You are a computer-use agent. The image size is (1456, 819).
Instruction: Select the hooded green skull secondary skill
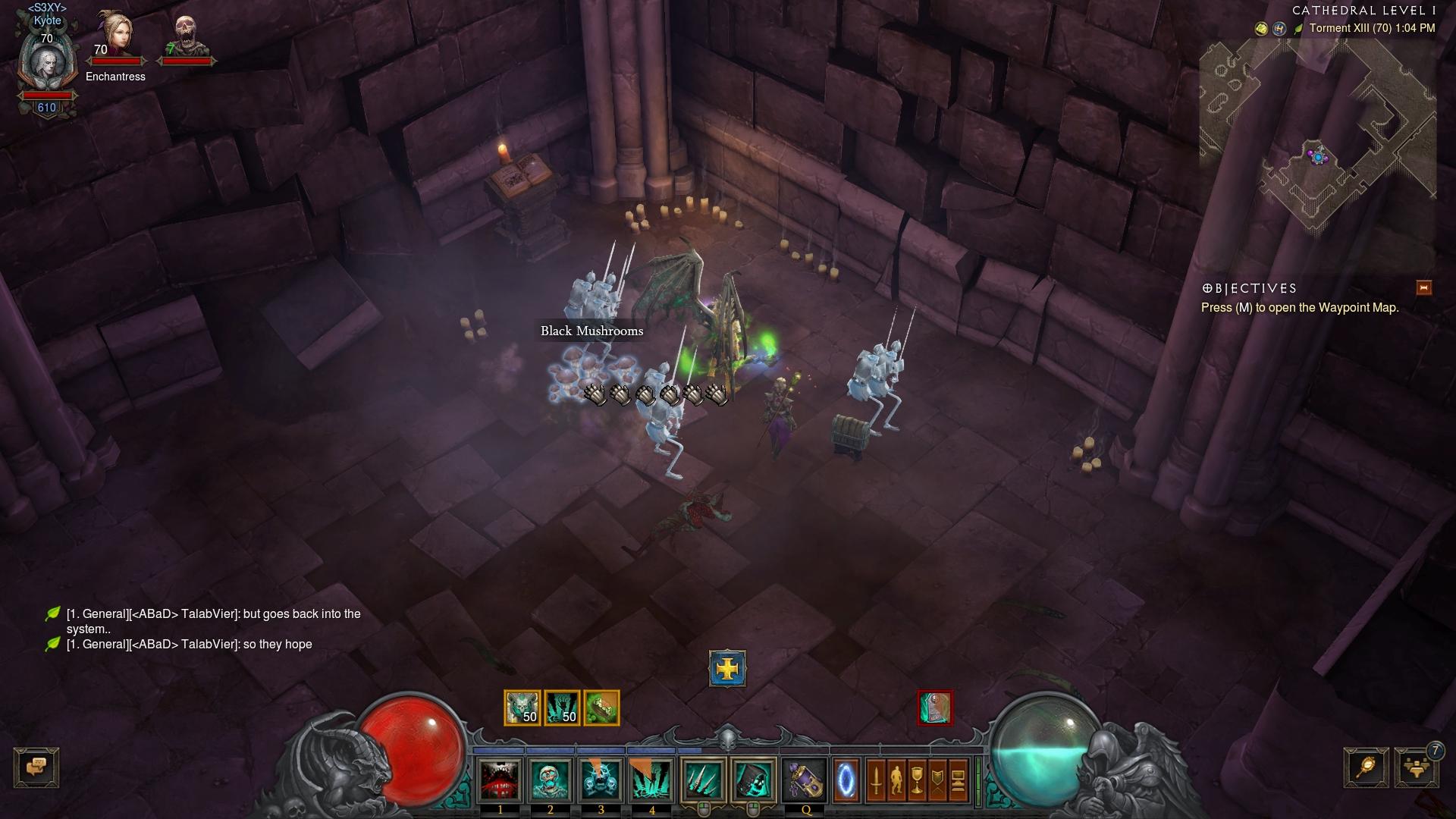point(753,780)
